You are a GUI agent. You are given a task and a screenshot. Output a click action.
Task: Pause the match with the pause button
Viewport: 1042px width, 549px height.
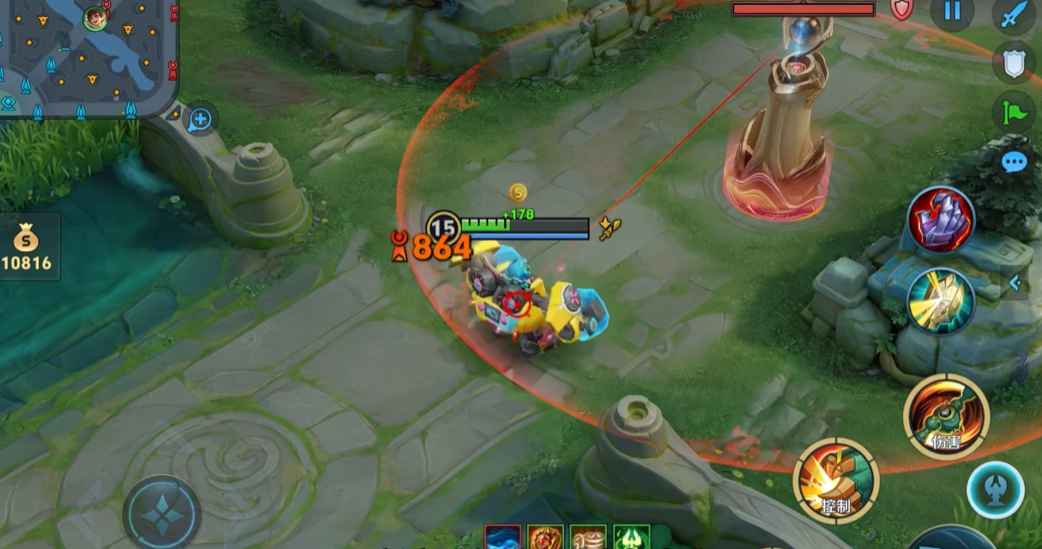click(x=952, y=11)
